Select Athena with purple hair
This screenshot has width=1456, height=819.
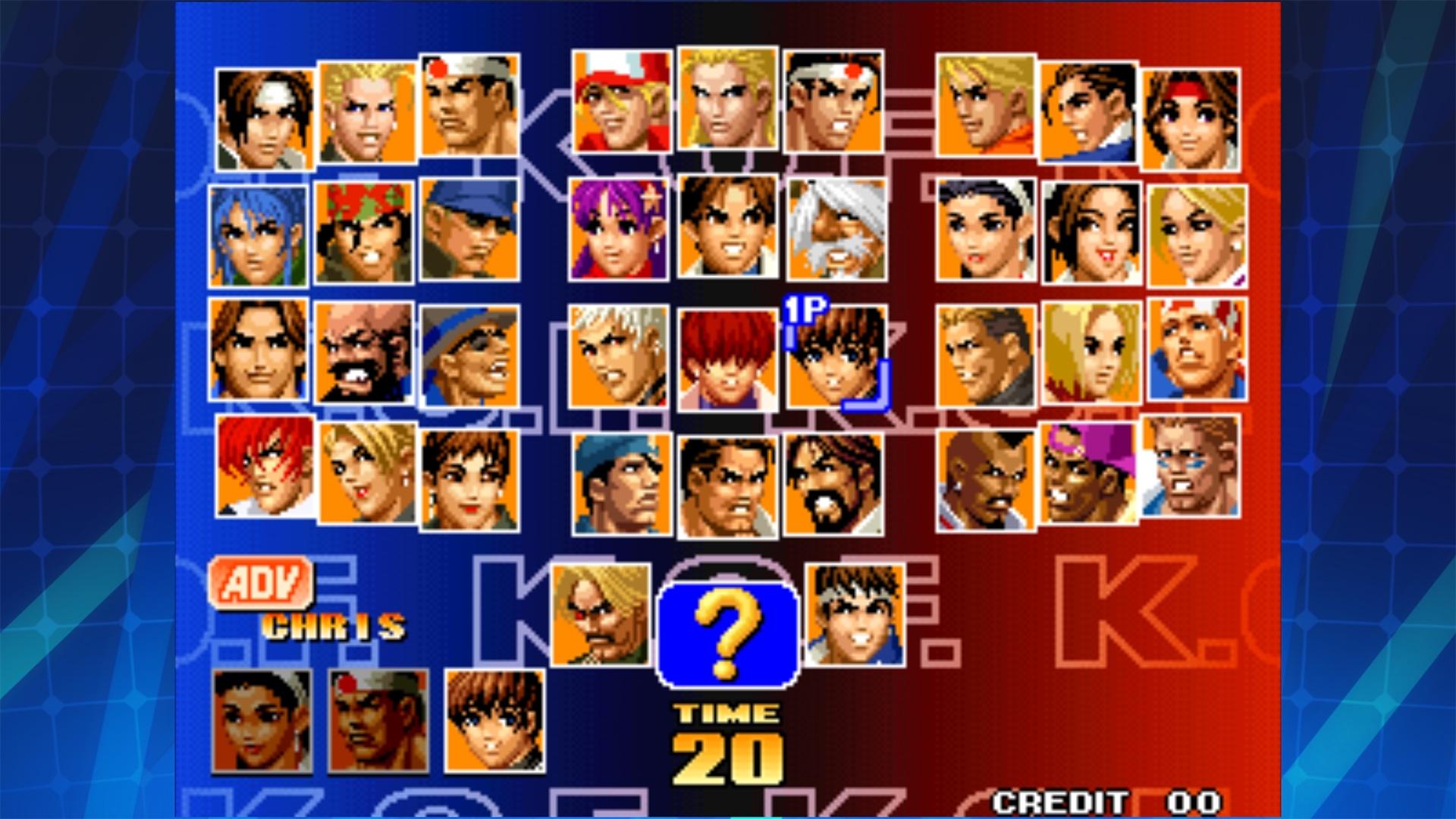pos(618,231)
